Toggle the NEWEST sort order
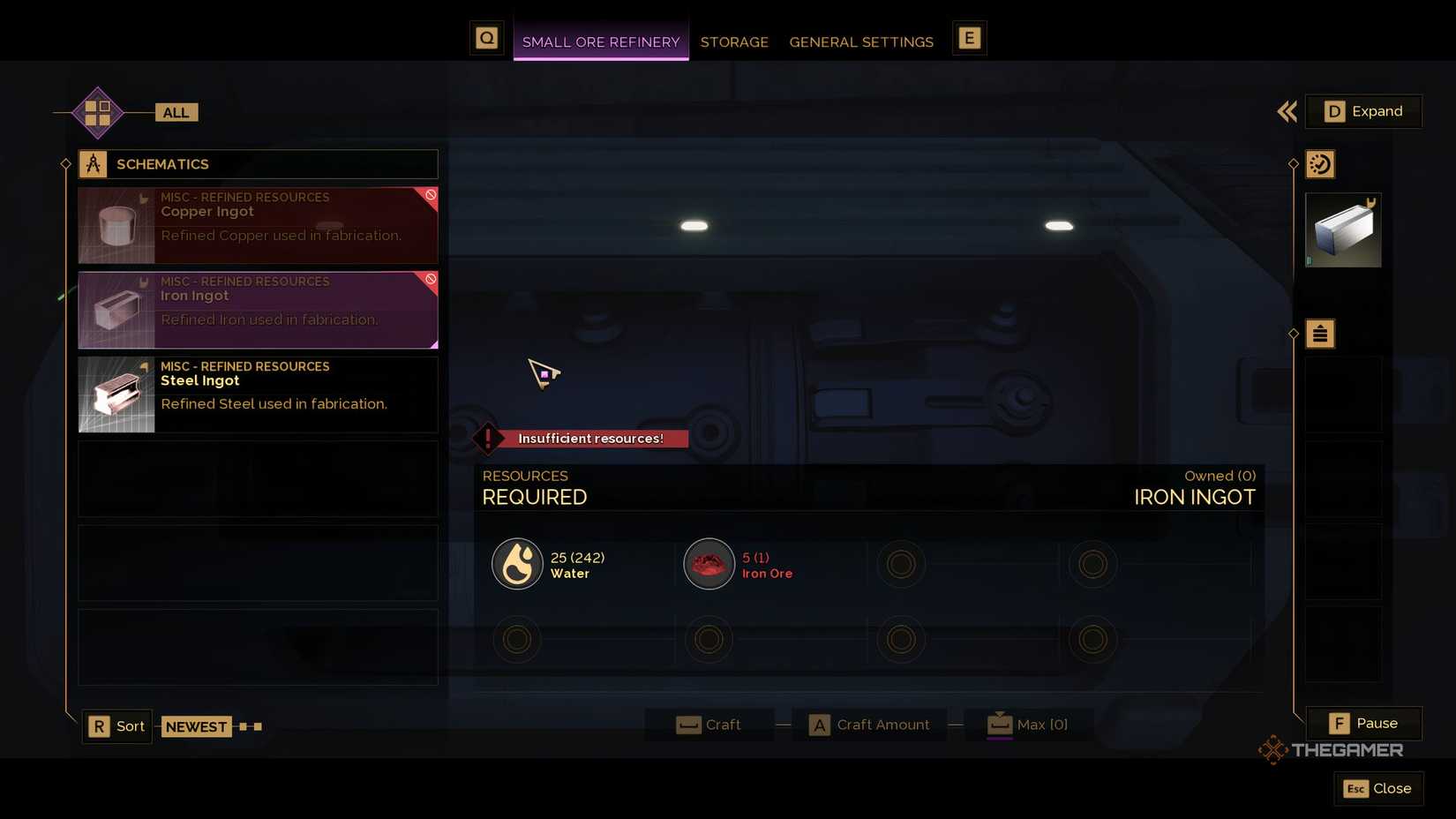 point(196,726)
